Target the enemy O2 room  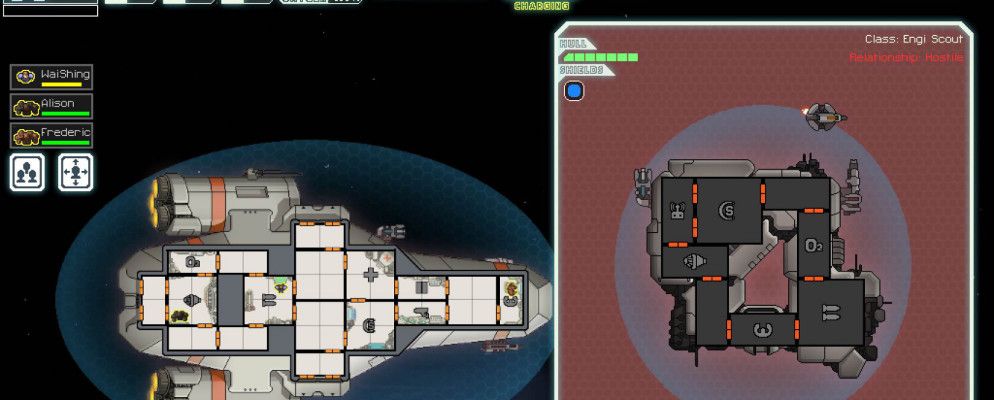point(814,244)
